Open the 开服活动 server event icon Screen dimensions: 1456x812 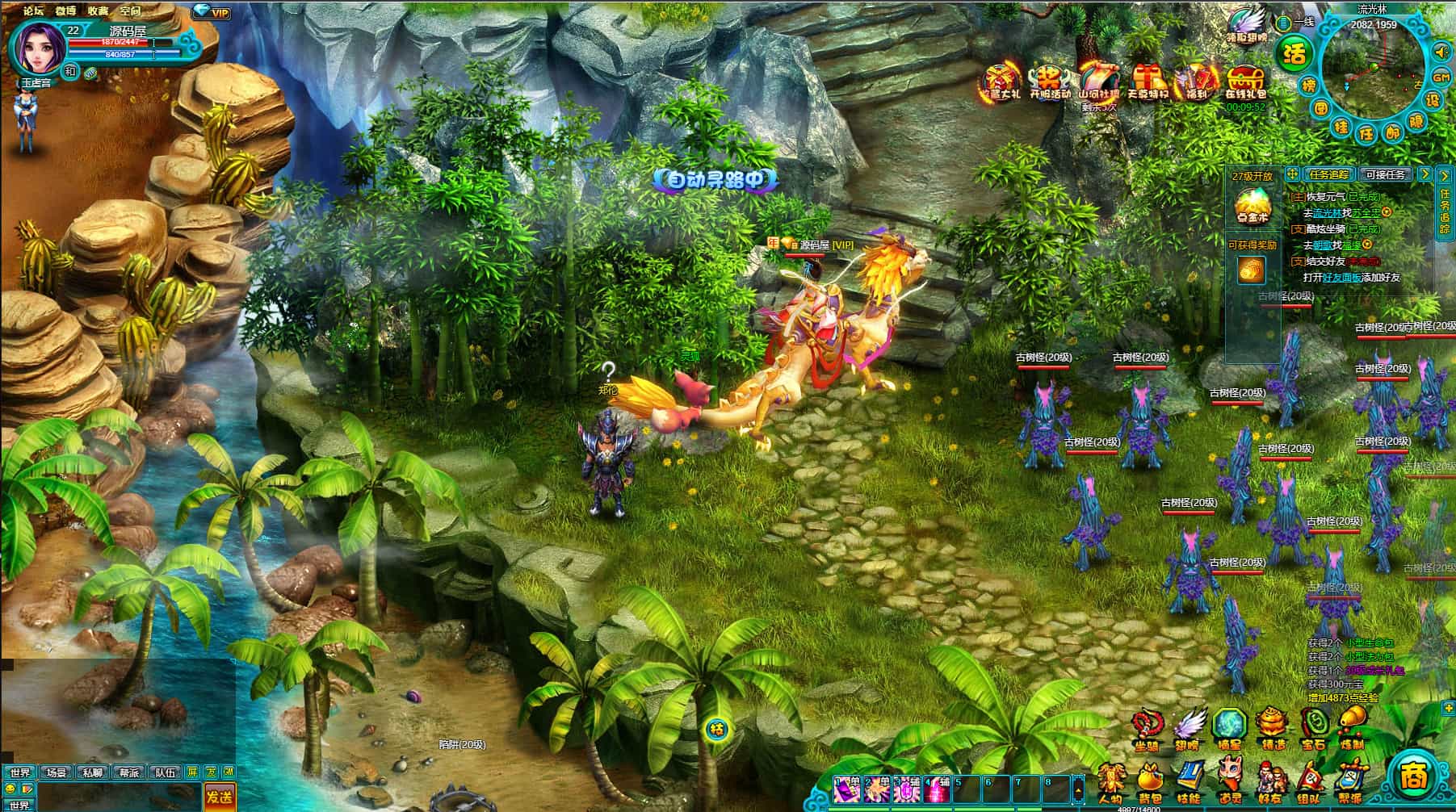[x=1049, y=82]
